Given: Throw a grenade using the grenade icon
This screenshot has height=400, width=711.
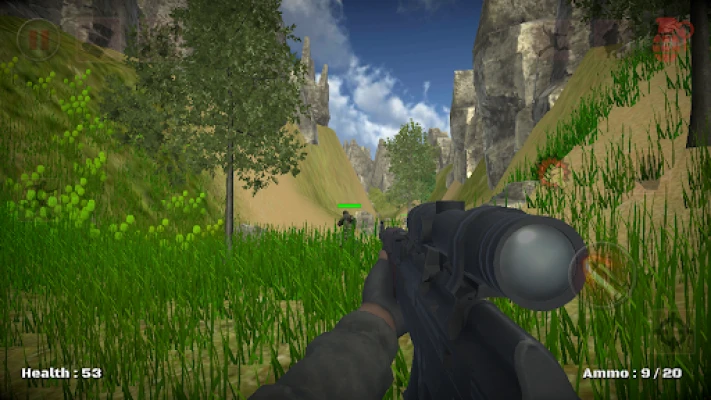Looking at the screenshot, I should click(671, 41).
